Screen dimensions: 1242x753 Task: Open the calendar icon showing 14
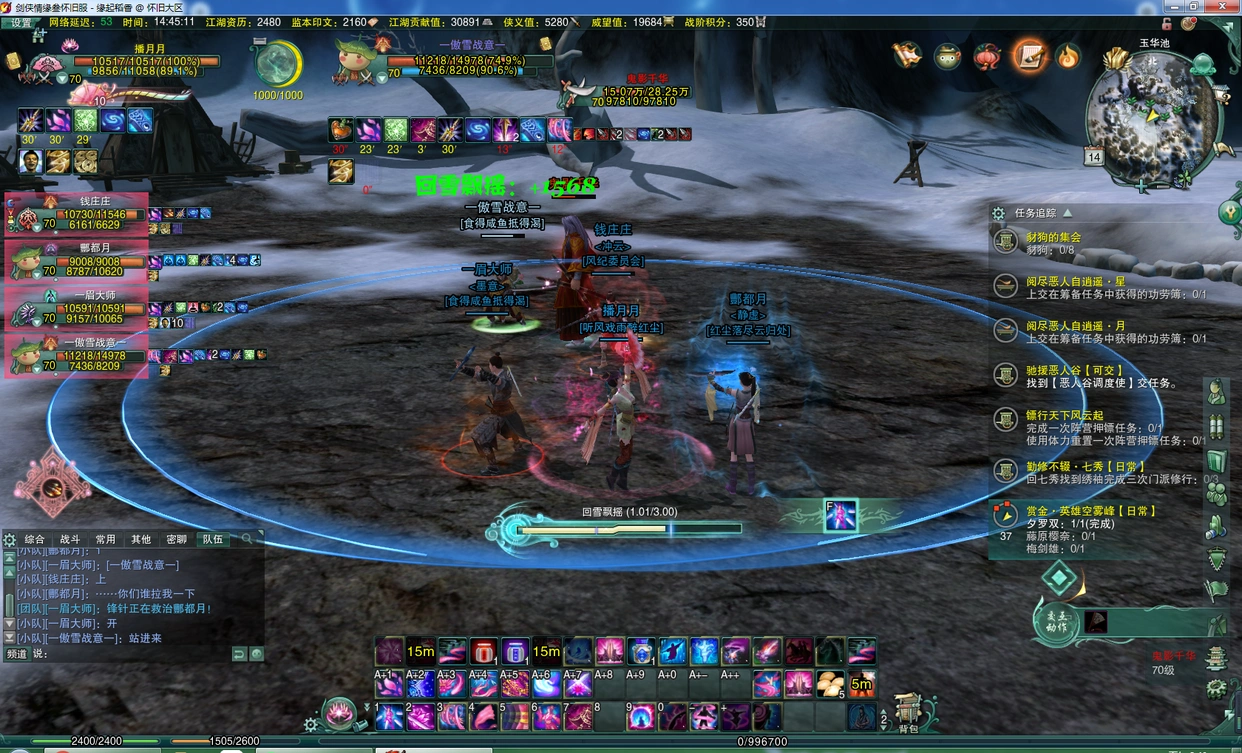1093,157
